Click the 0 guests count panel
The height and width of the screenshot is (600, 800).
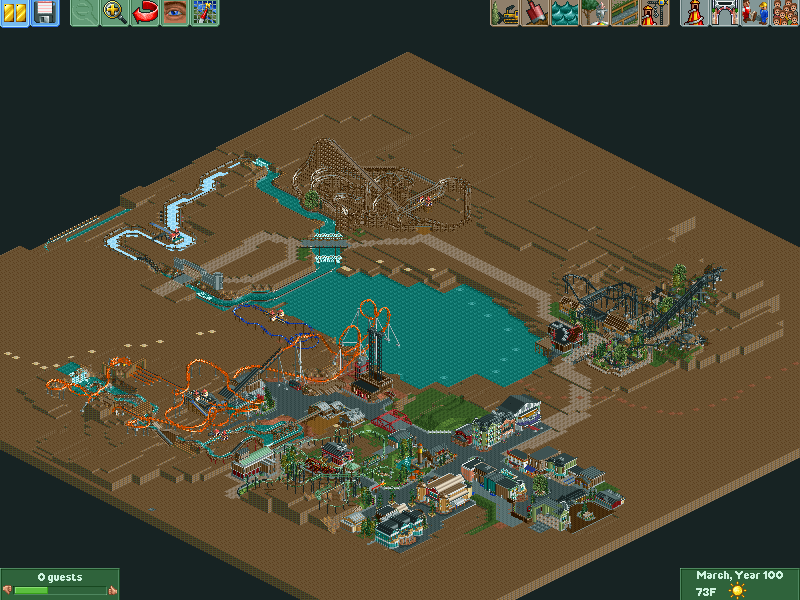point(60,578)
